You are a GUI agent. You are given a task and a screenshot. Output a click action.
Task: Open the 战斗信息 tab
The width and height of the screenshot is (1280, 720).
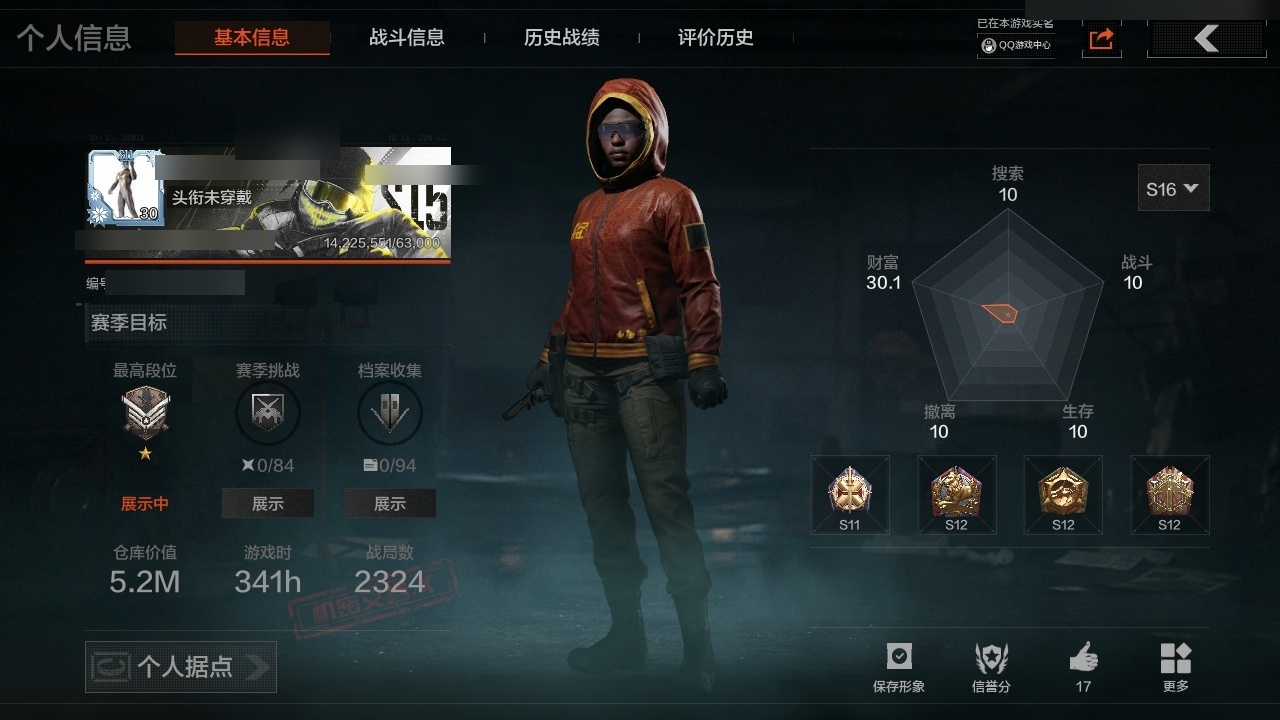point(407,38)
